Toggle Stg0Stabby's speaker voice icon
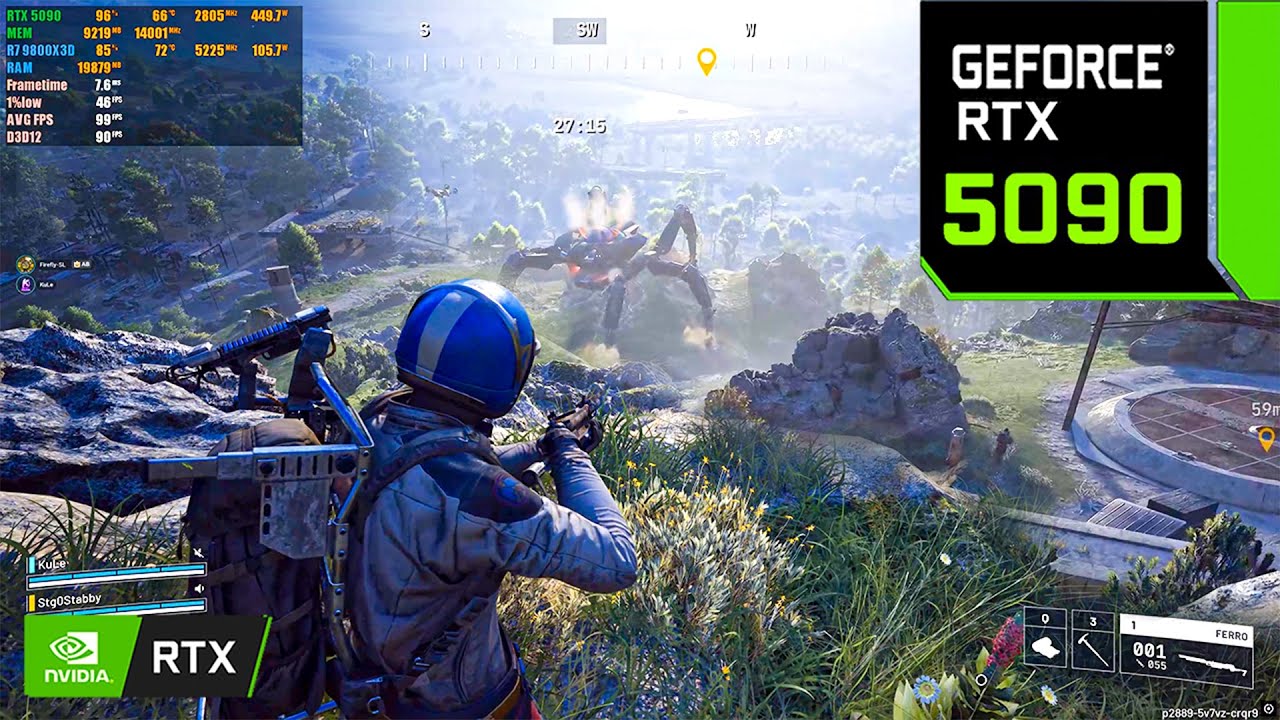This screenshot has width=1280, height=720. pos(199,589)
